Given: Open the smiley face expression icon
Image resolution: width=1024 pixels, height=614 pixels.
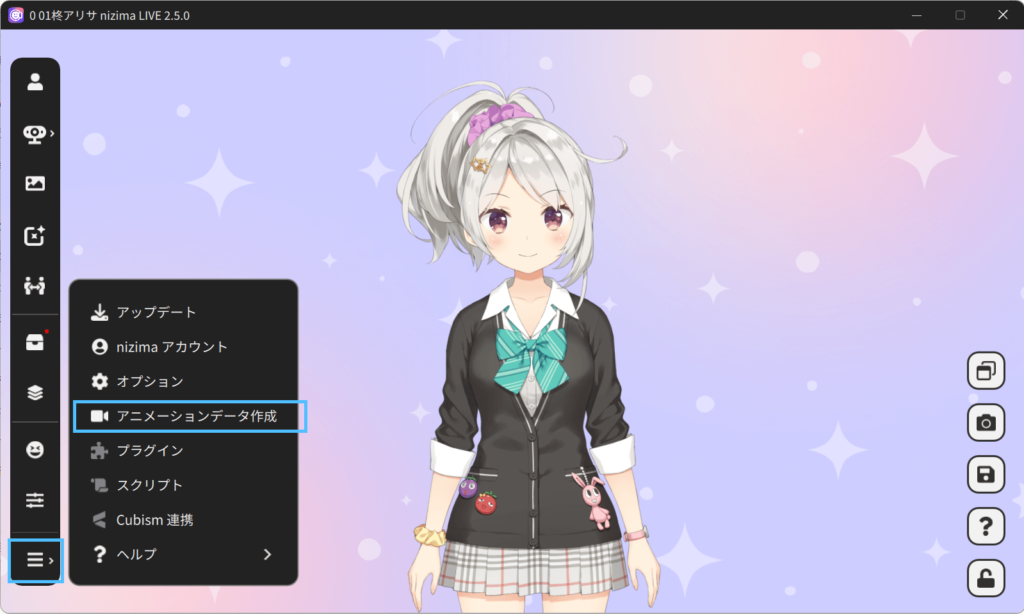Looking at the screenshot, I should 35,450.
